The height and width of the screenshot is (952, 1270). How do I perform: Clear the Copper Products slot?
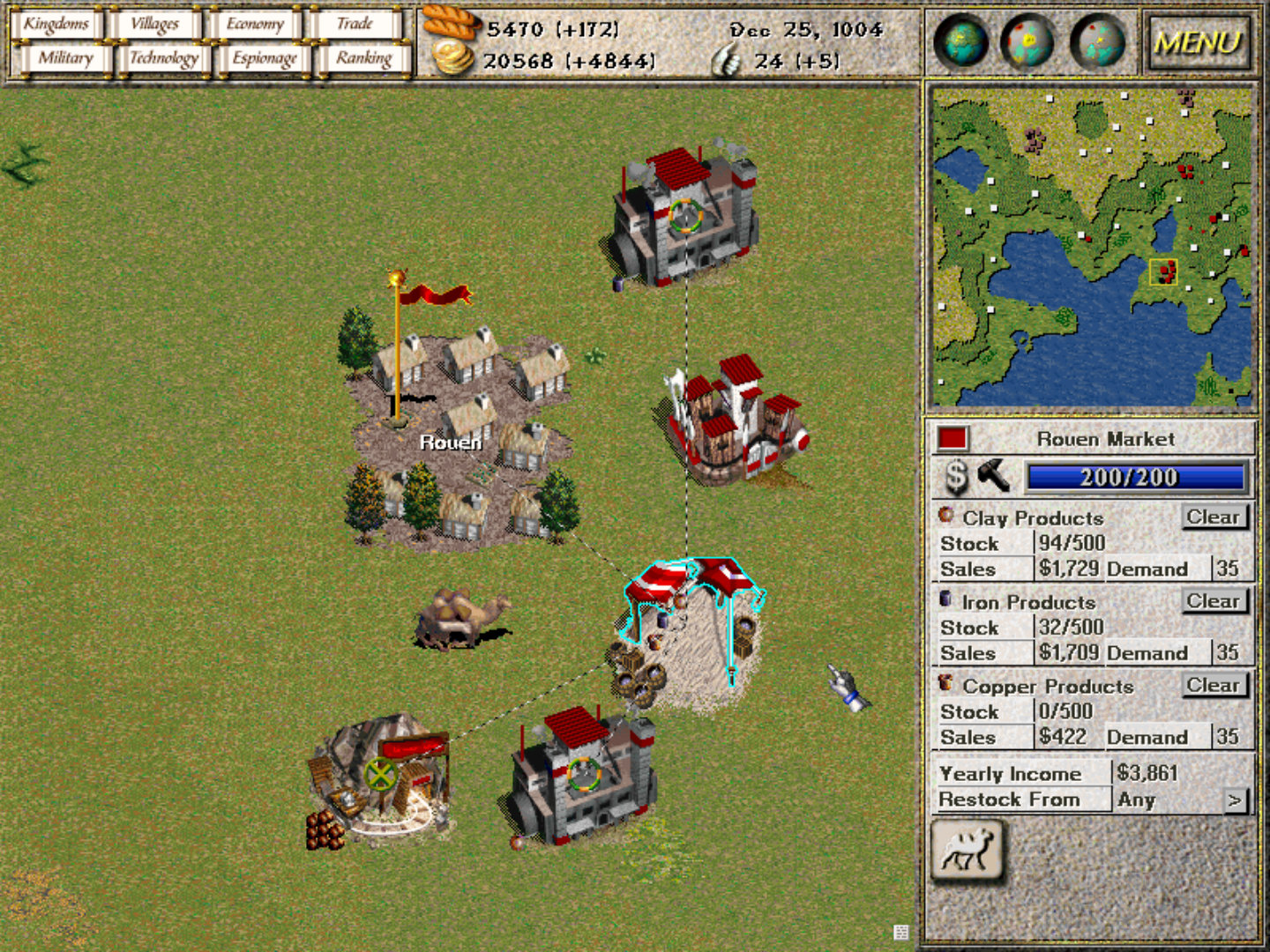point(1214,685)
